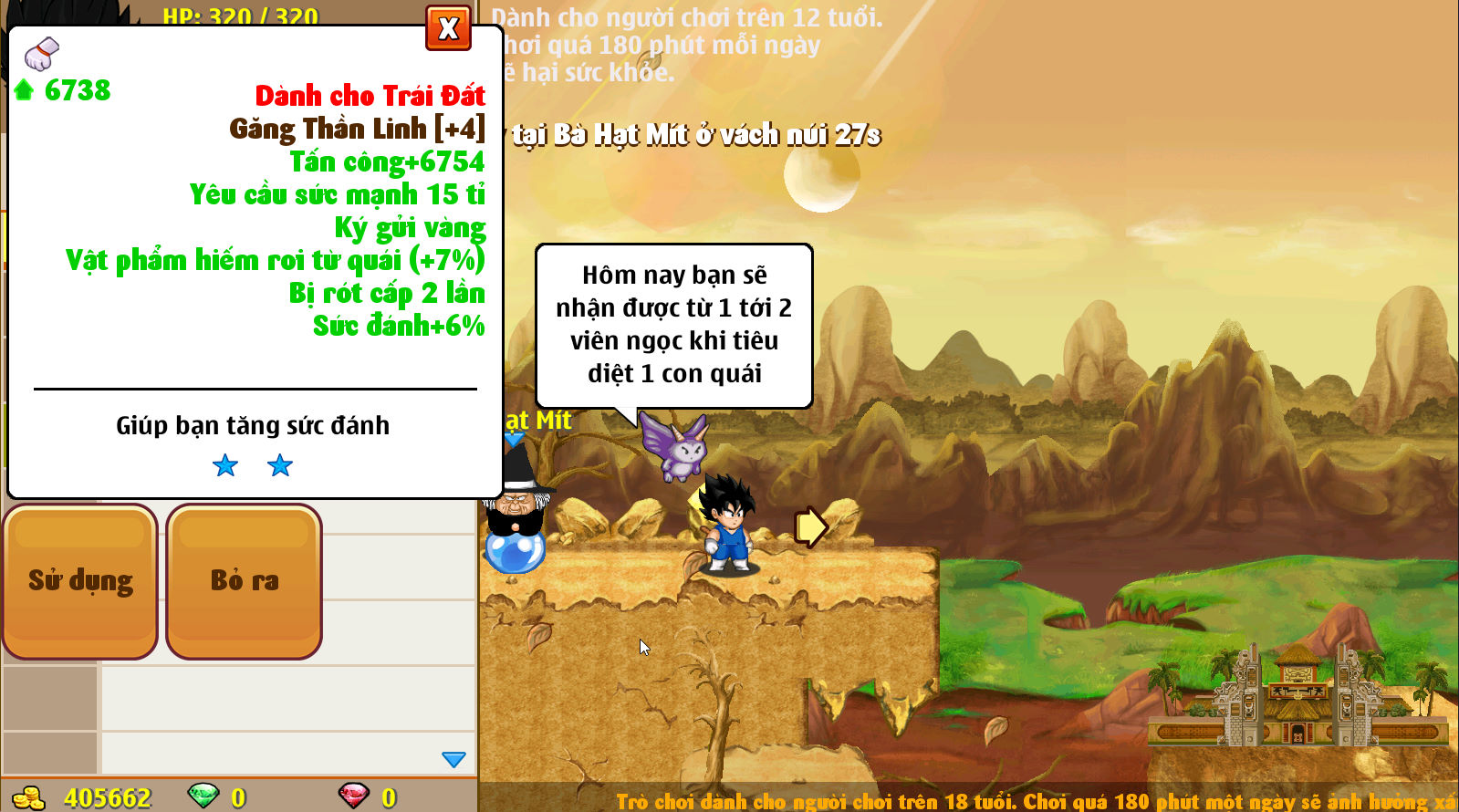The height and width of the screenshot is (812, 1459).
Task: Click the yellow exit arrow on the platform
Action: [810, 527]
